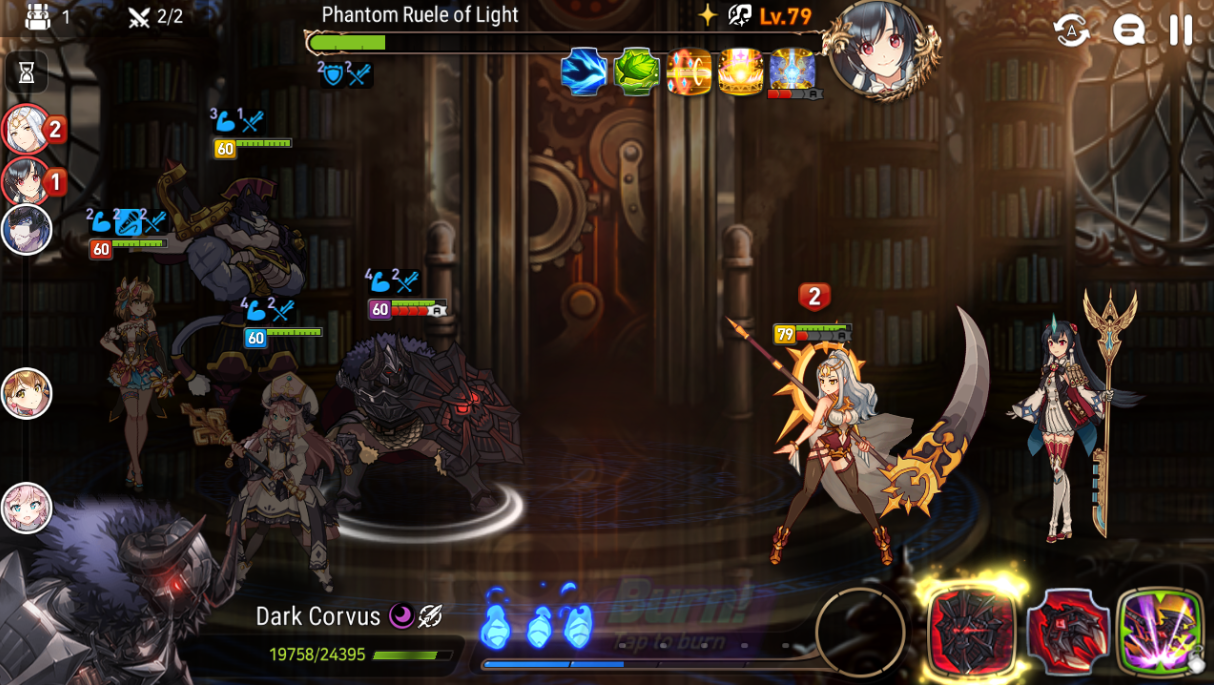Select white-haired enemy portrait in turn order

point(26,129)
